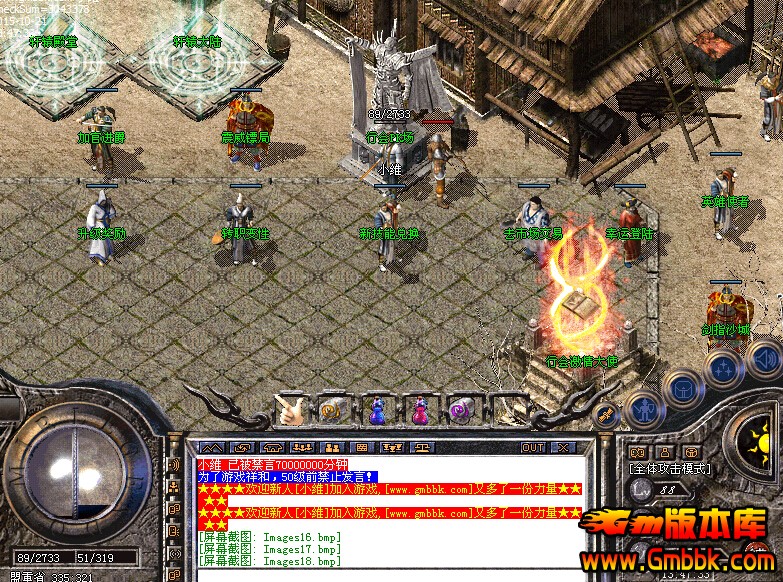Click the OUT button on chat bar
This screenshot has width=783, height=582.
[x=533, y=447]
